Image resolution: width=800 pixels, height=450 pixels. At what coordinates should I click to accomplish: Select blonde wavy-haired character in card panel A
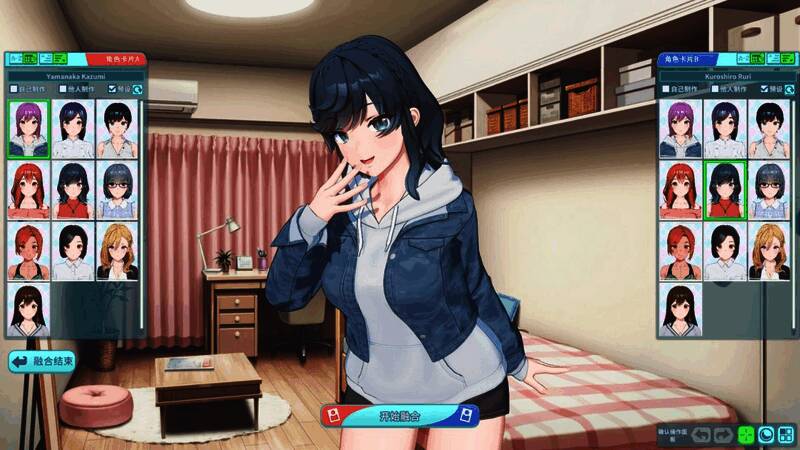(x=116, y=251)
